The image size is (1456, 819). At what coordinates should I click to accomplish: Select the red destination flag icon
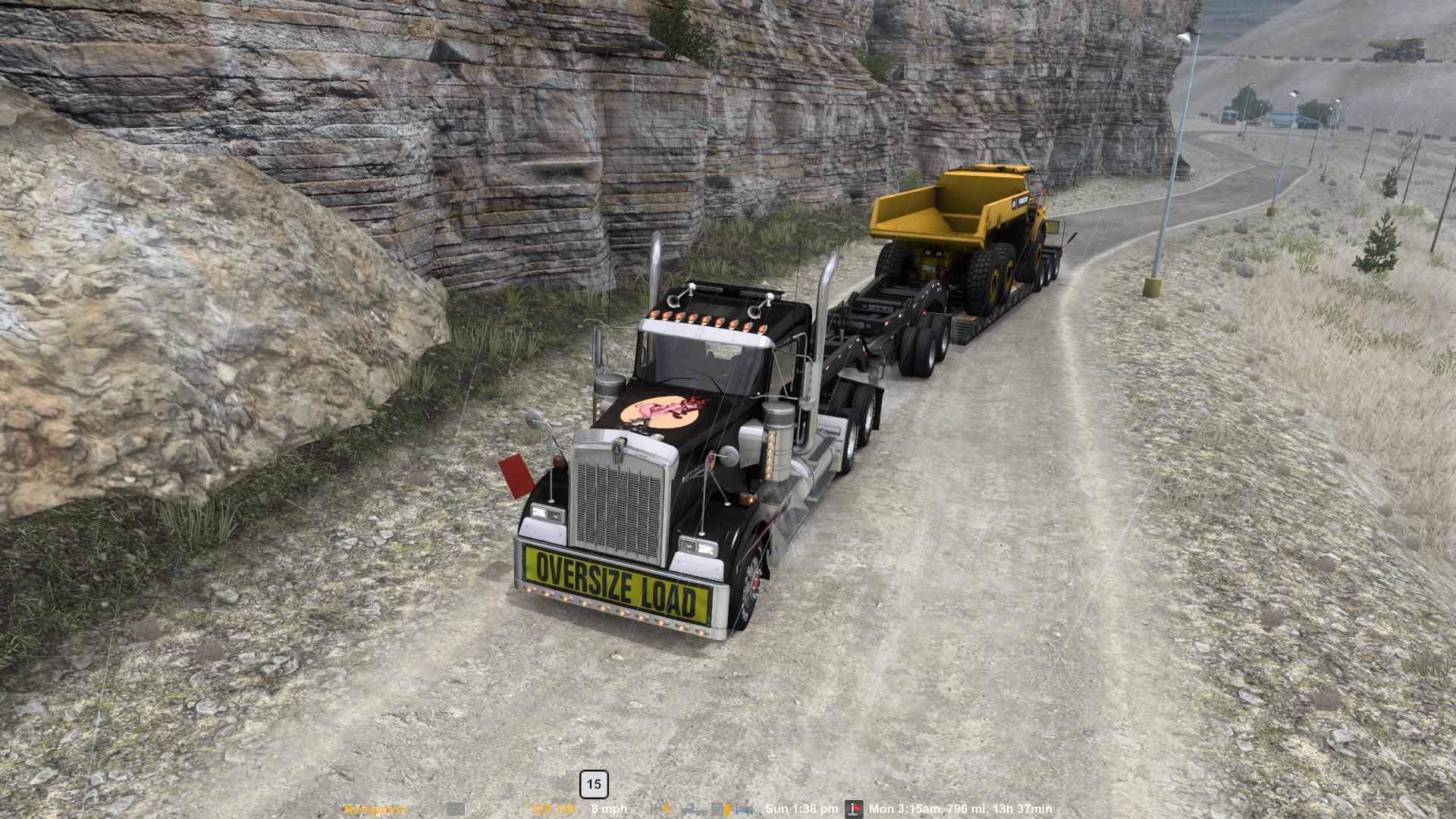854,809
